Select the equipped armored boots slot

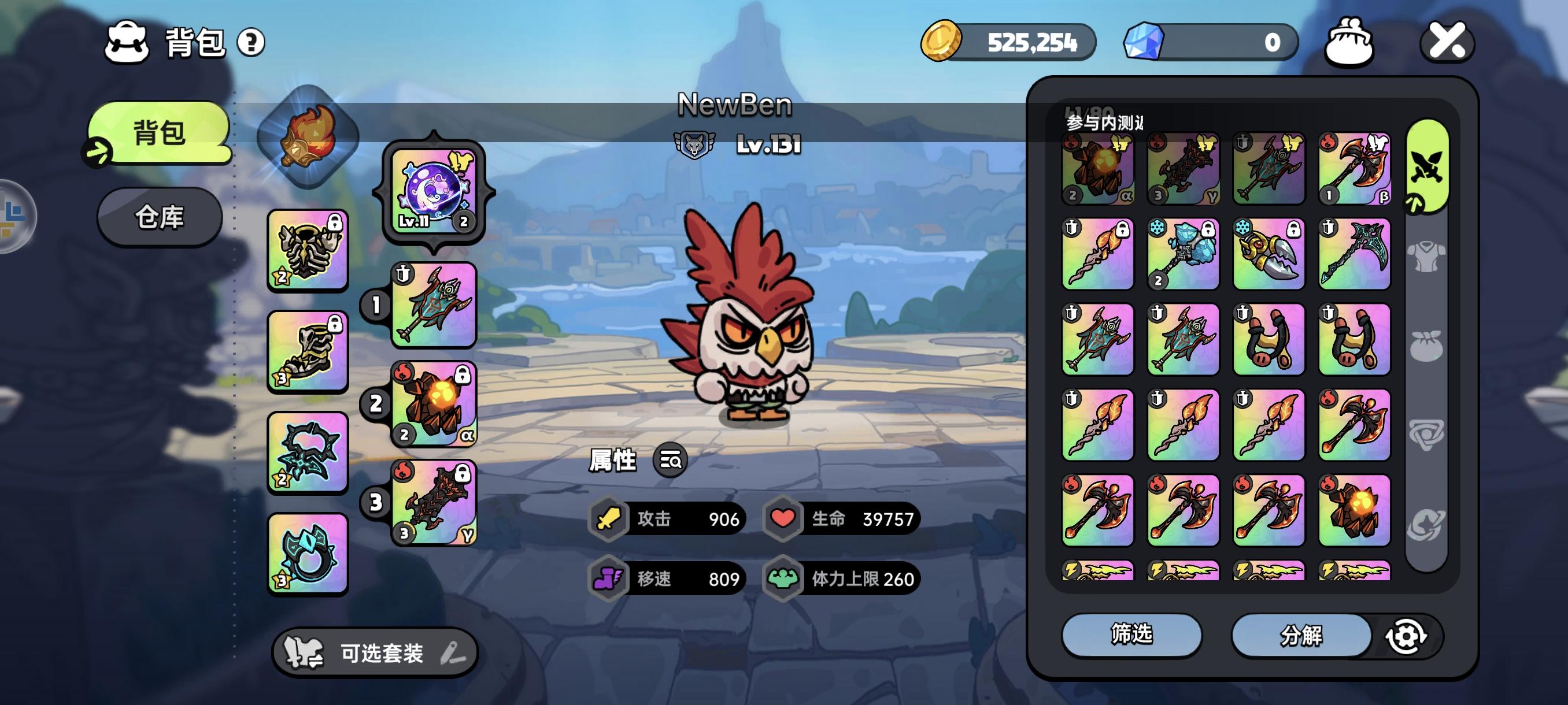pos(308,351)
